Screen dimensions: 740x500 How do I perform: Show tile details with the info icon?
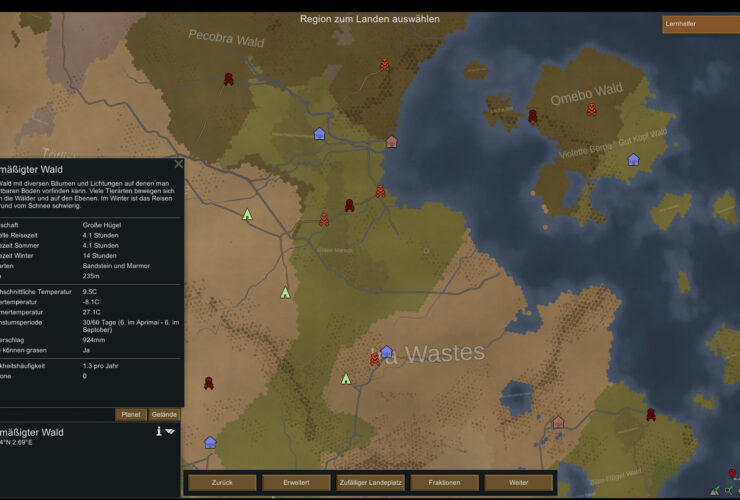158,431
